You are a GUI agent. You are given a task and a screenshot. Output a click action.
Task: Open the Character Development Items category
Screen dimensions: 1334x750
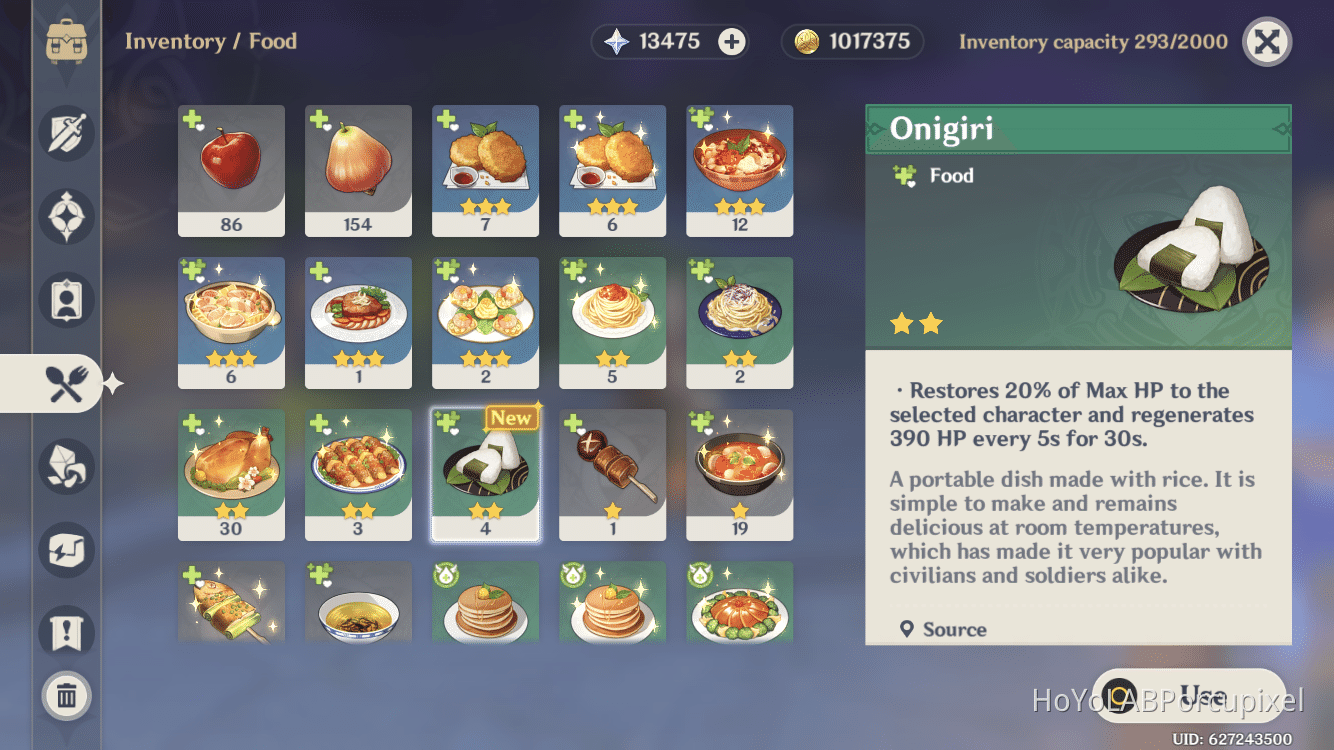click(x=66, y=299)
